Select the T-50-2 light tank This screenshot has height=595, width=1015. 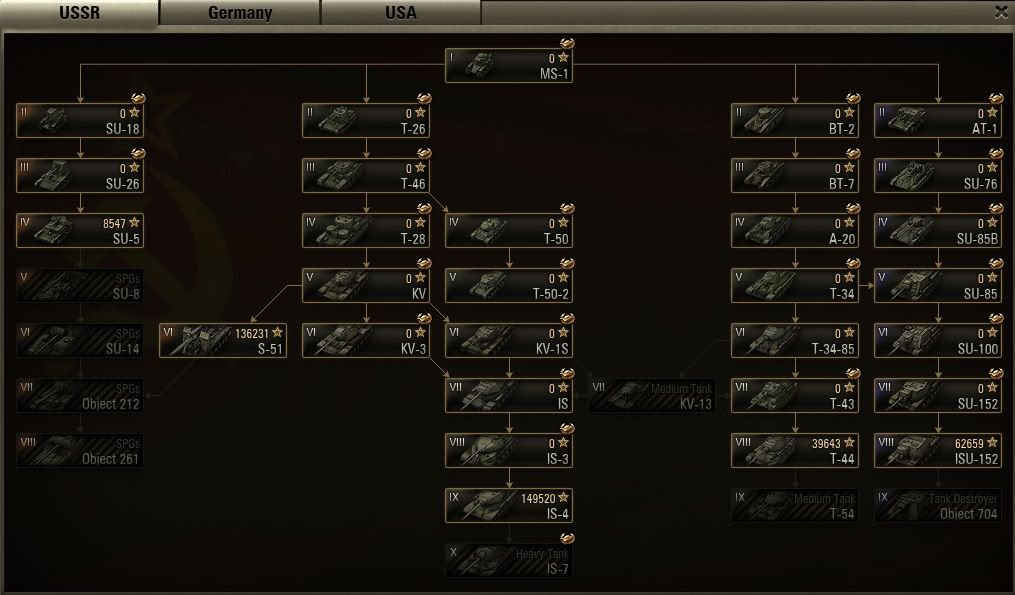tap(509, 286)
